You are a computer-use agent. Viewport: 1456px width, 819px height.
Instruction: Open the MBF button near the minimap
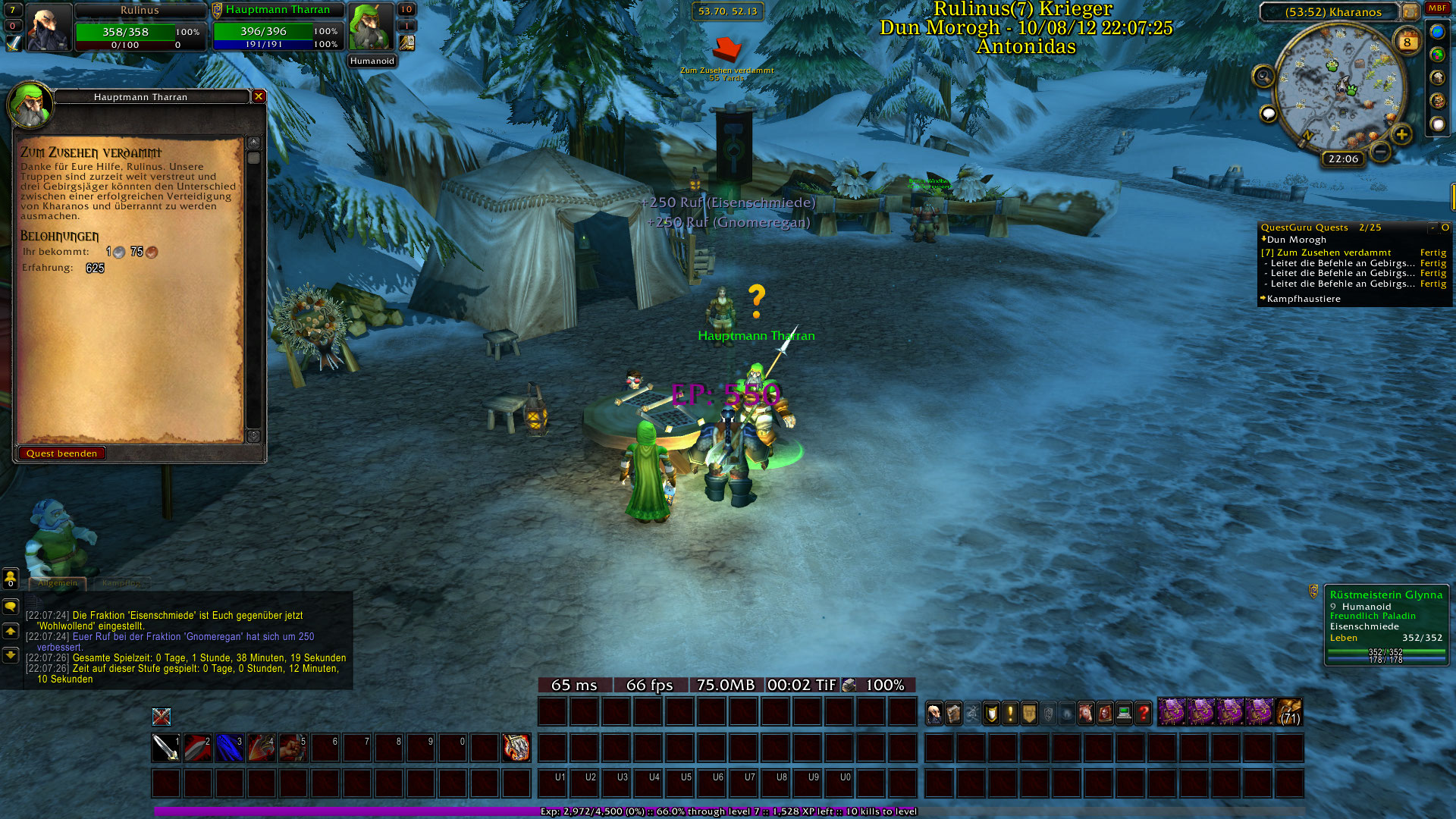tap(1437, 8)
